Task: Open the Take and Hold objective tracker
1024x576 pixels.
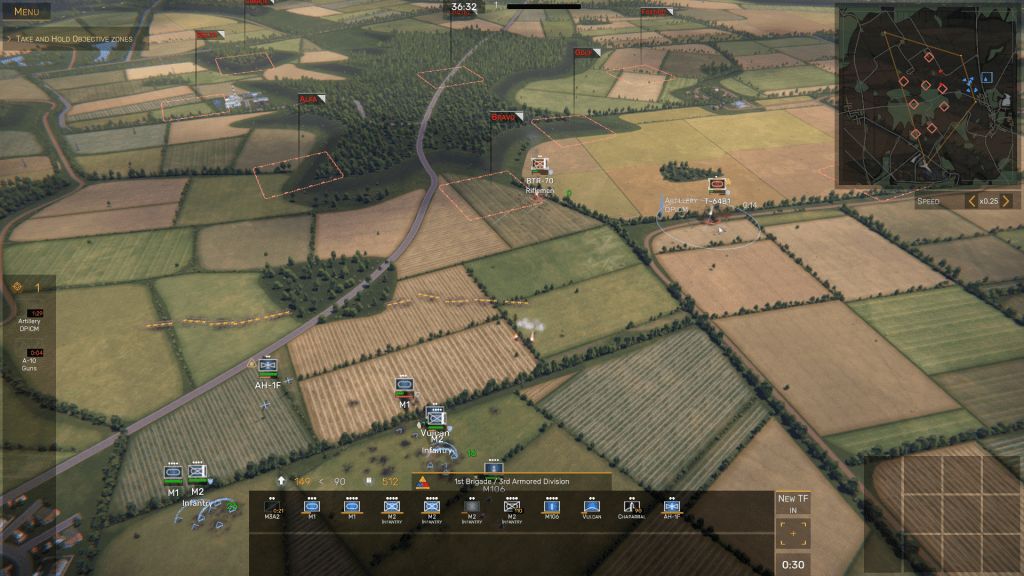Action: [x=75, y=39]
